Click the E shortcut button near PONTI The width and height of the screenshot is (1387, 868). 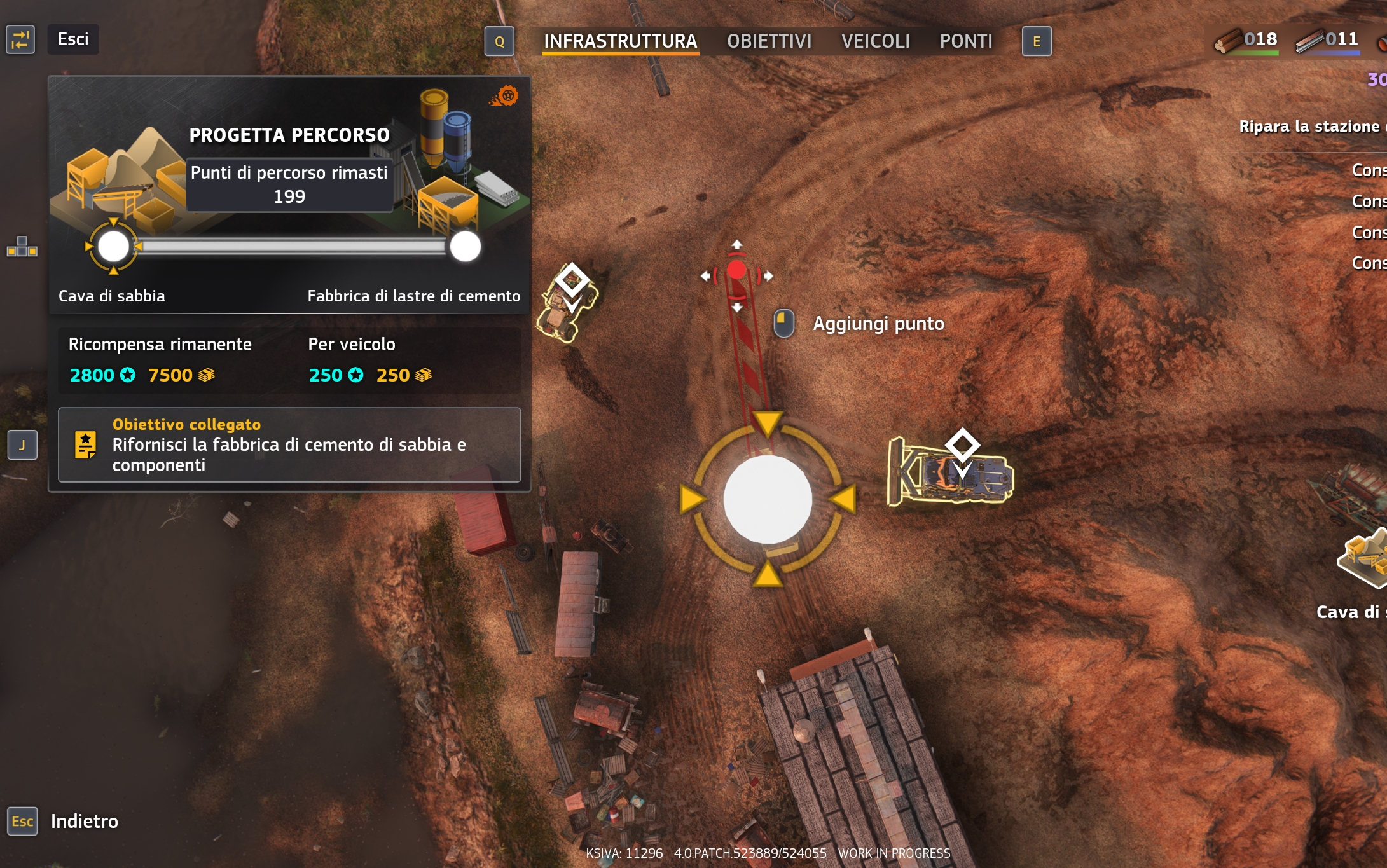click(1037, 42)
